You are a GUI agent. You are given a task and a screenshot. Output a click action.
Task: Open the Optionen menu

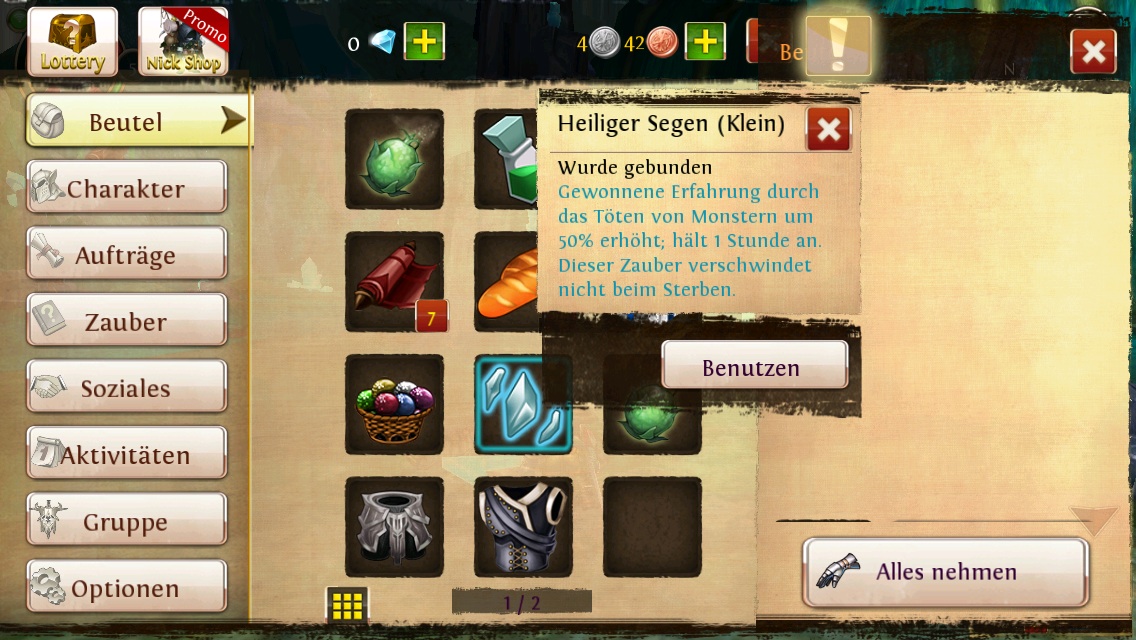126,589
